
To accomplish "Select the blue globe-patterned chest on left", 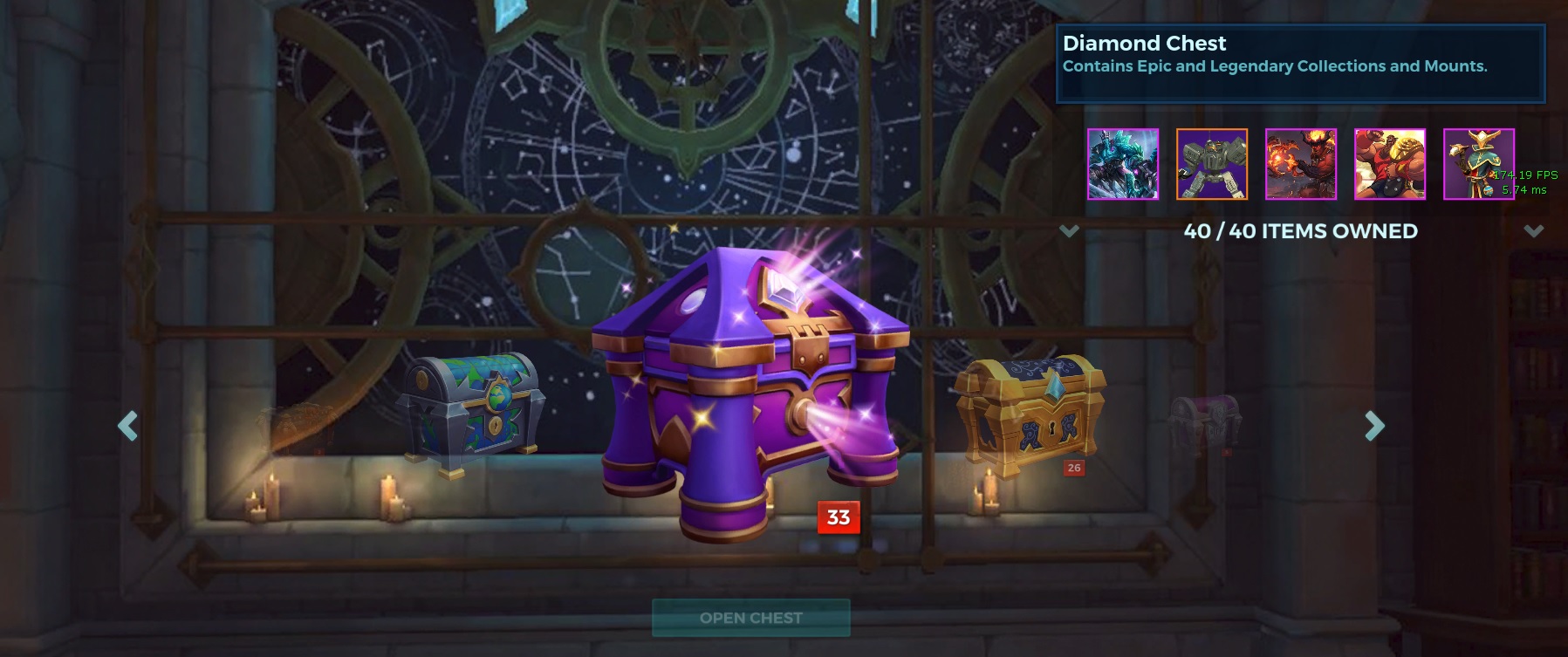I will coord(471,410).
